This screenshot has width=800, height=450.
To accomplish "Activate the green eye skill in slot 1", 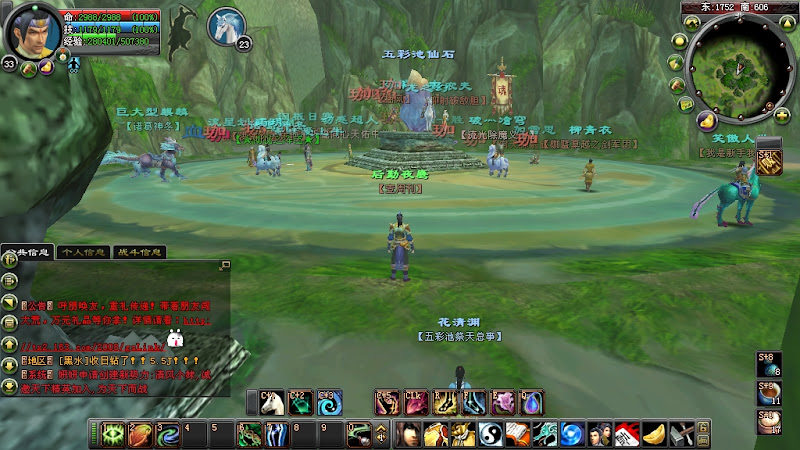I will (x=113, y=435).
